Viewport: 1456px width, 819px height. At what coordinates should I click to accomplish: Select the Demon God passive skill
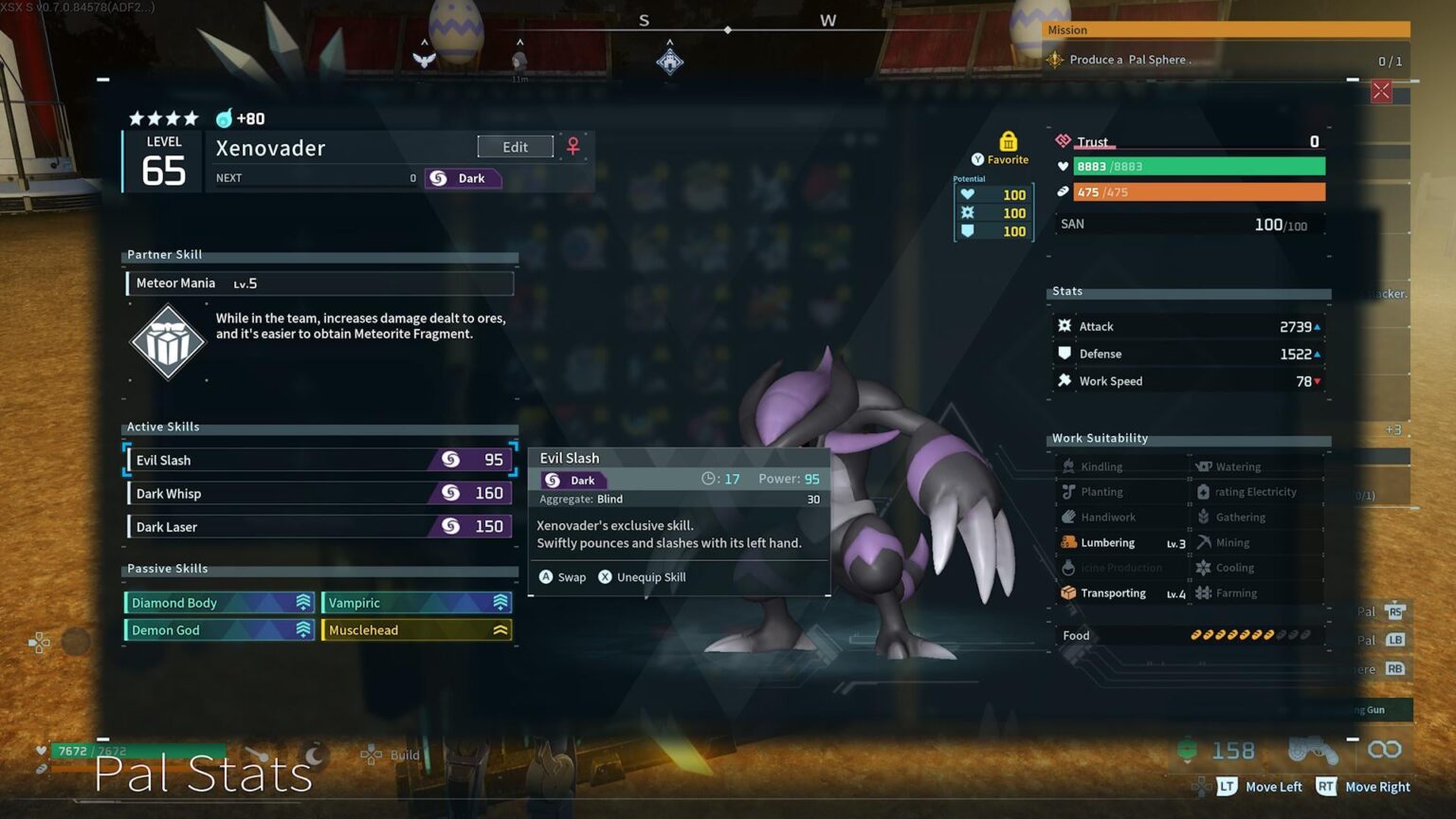tap(220, 630)
